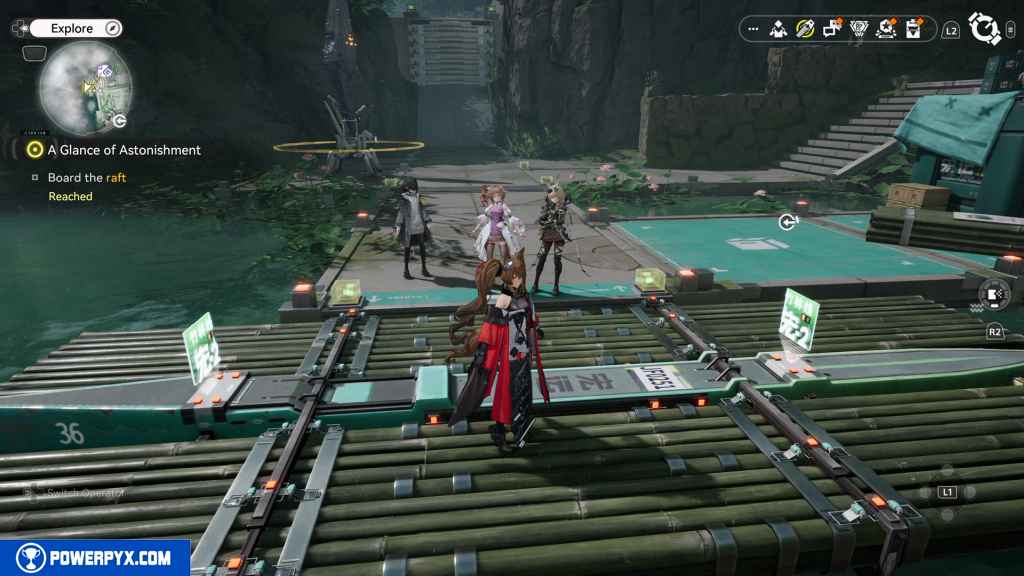Open the chat bubbles icon
This screenshot has height=576, width=1024.
831,29
